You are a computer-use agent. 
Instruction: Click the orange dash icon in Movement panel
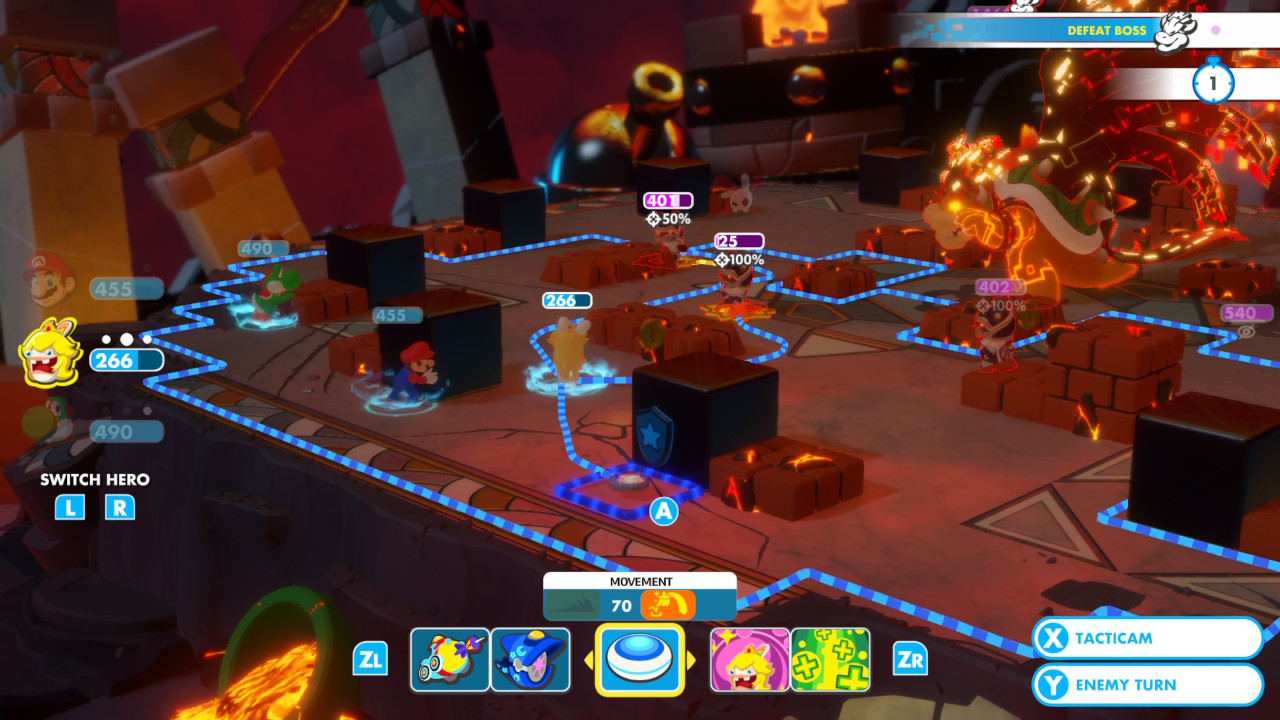click(x=667, y=604)
